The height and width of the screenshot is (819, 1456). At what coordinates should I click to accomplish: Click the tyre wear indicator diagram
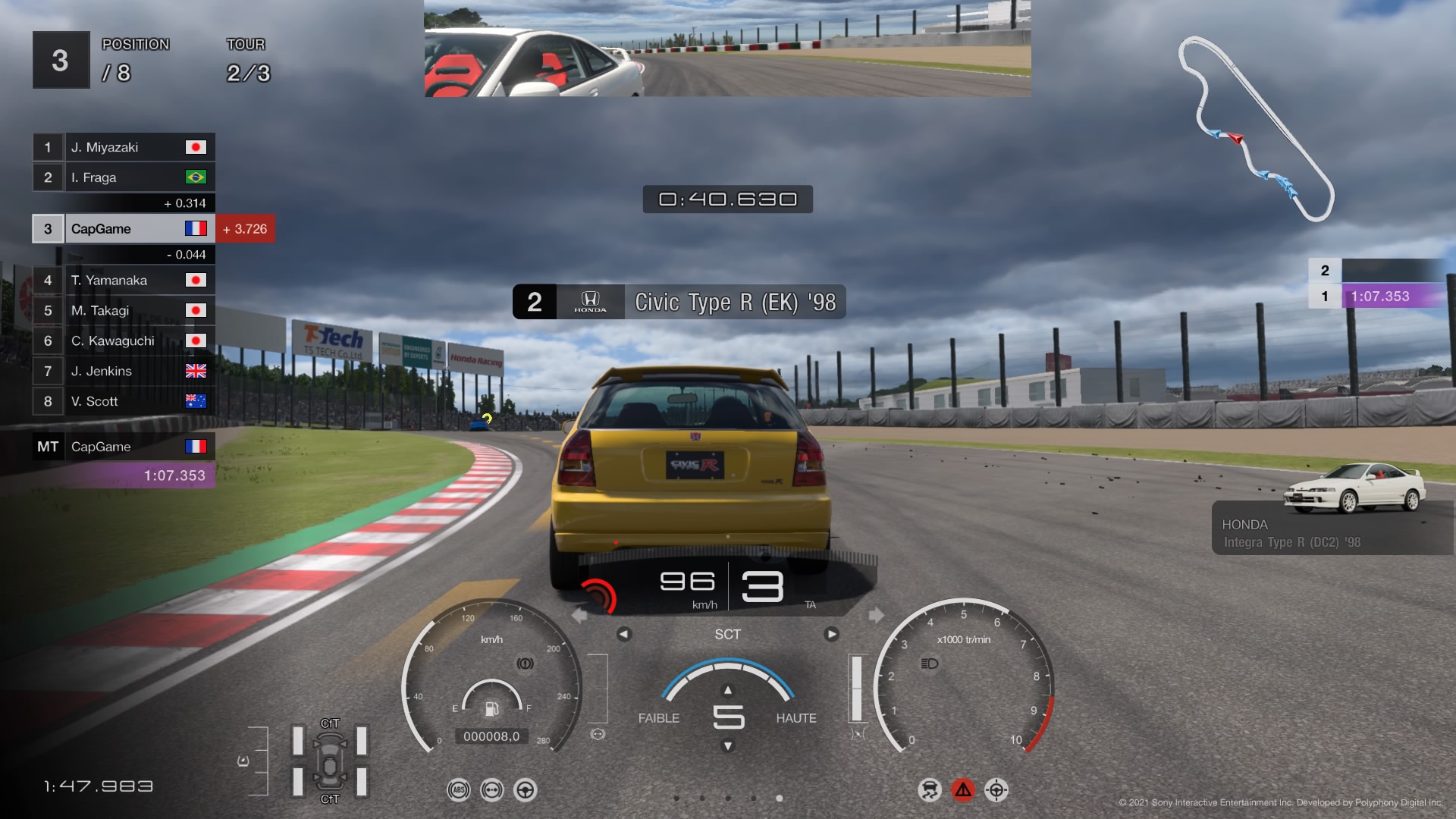[x=330, y=761]
